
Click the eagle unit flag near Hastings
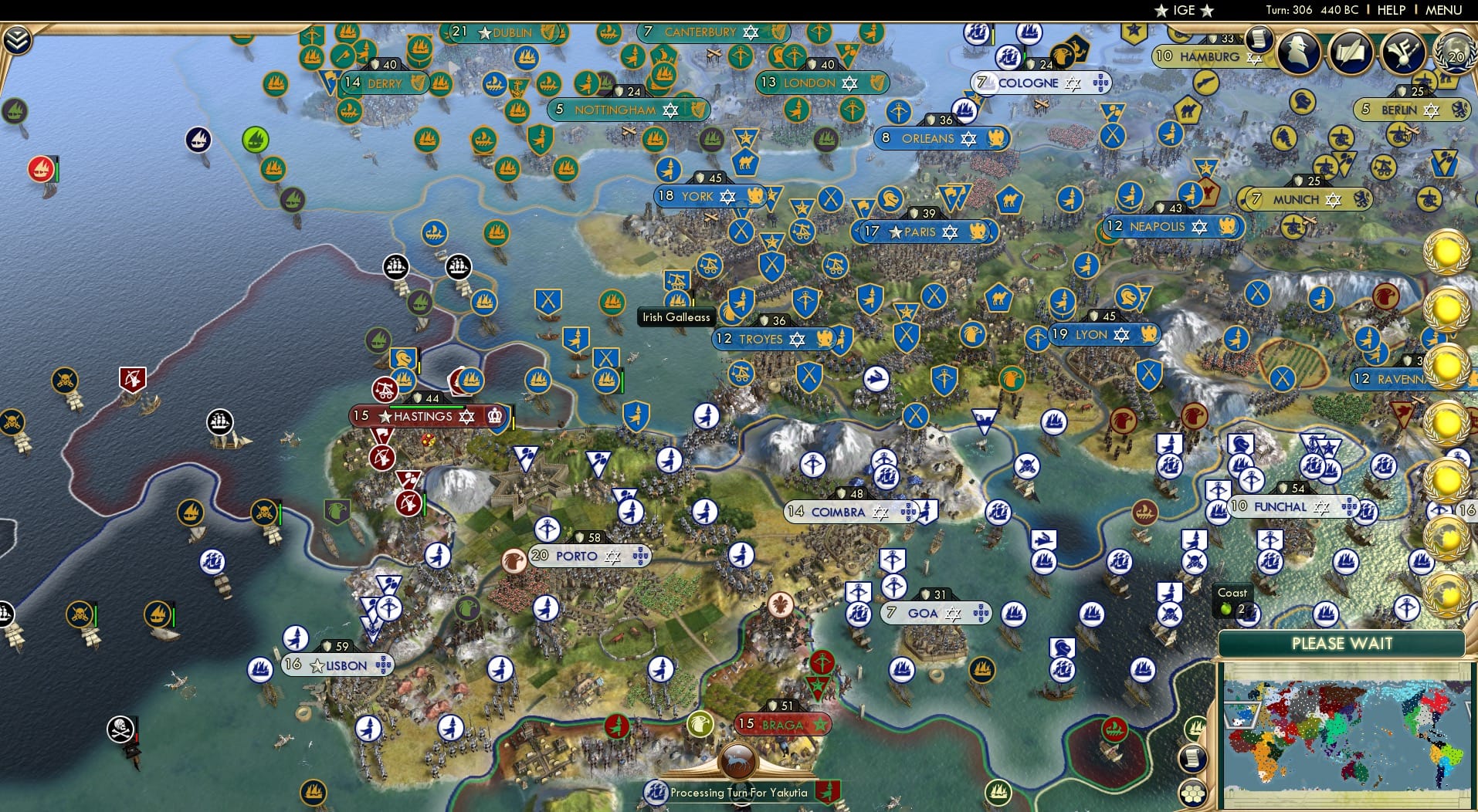coord(336,507)
